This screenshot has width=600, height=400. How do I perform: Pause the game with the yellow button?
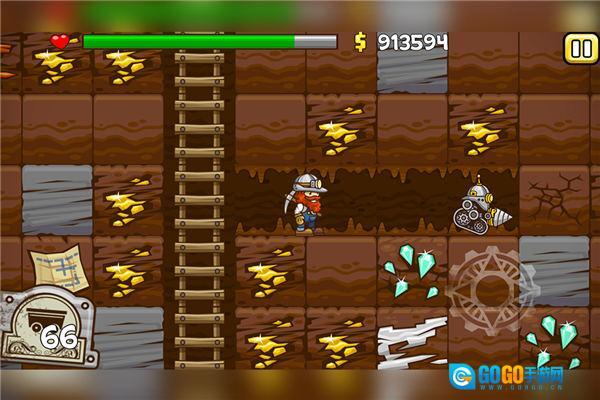[x=579, y=47]
